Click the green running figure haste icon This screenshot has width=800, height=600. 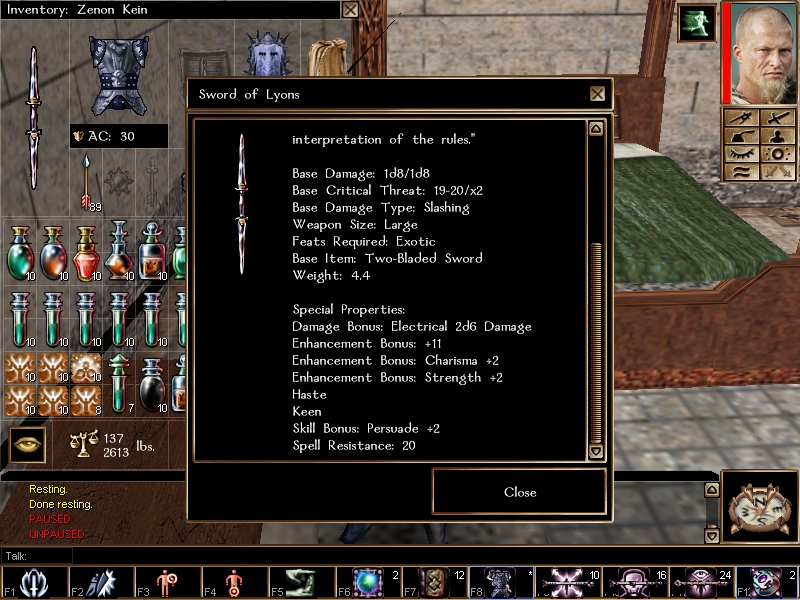coord(696,23)
